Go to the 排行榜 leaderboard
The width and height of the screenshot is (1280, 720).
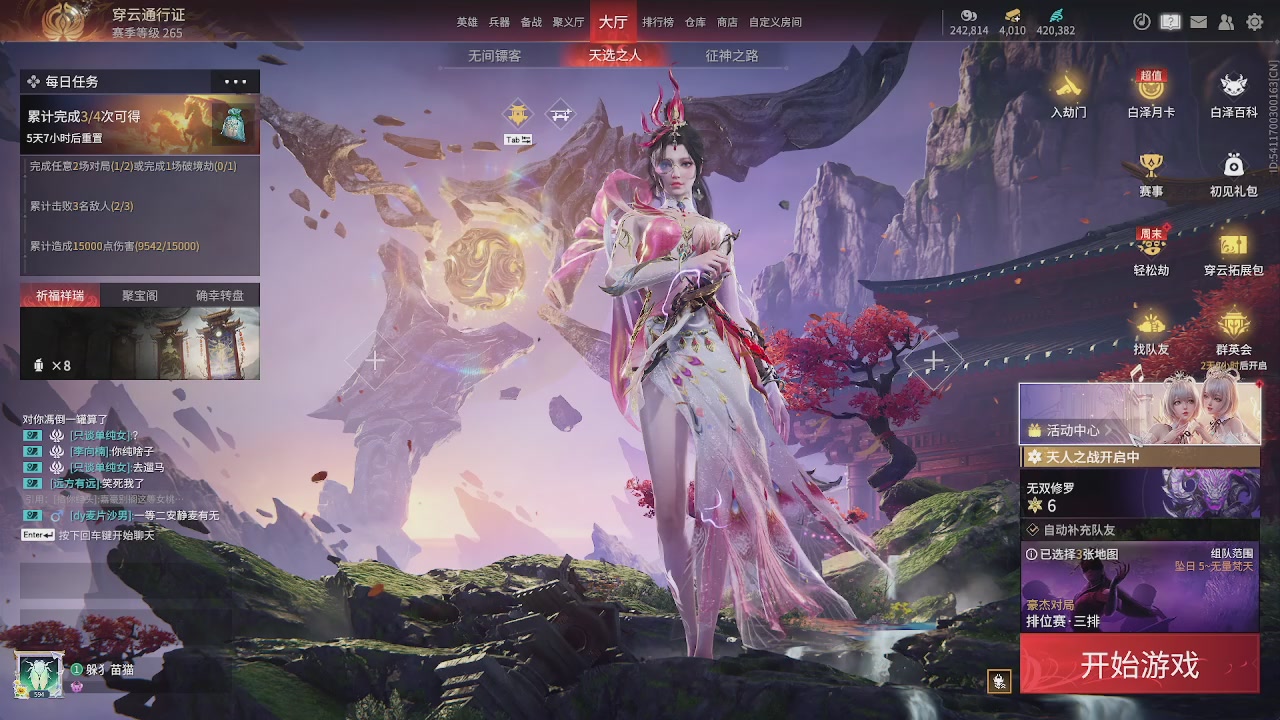(657, 22)
